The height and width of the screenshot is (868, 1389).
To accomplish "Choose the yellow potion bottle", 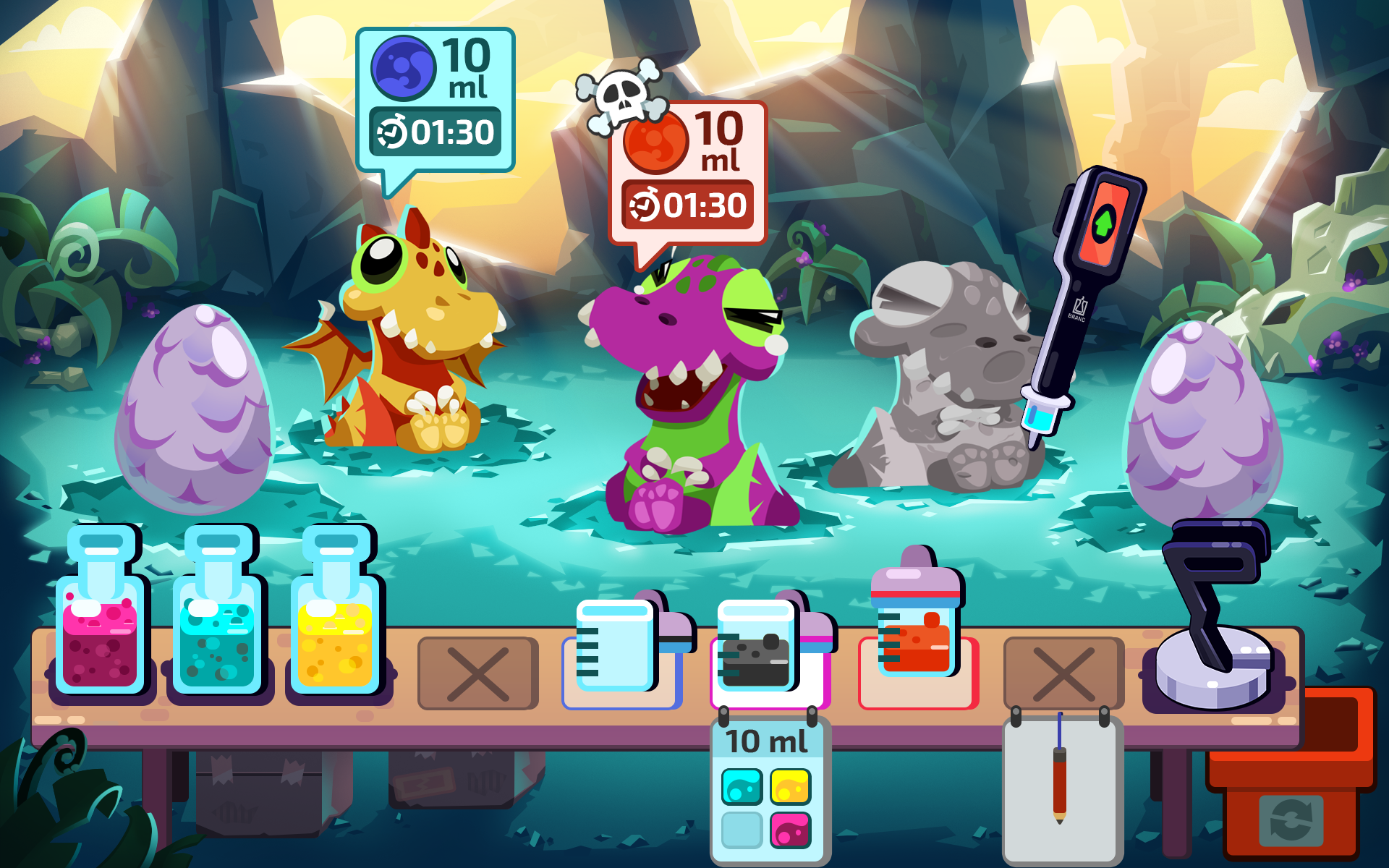I will click(x=336, y=621).
